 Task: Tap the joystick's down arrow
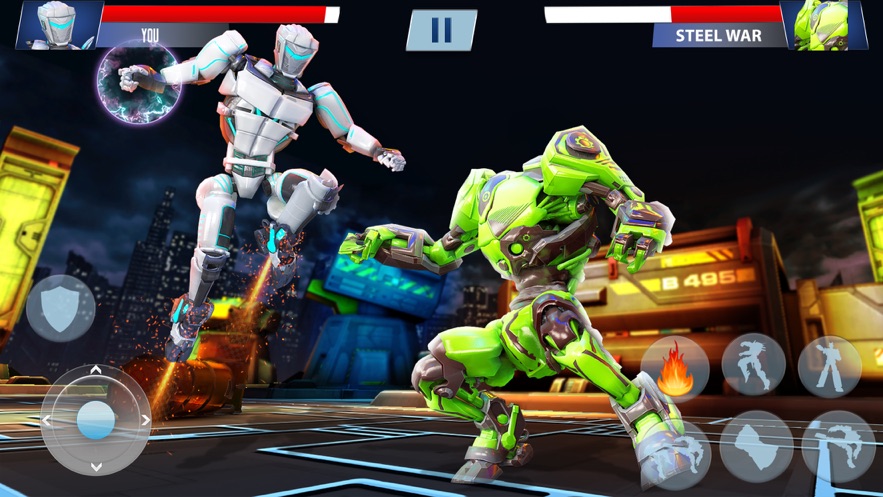pos(96,467)
